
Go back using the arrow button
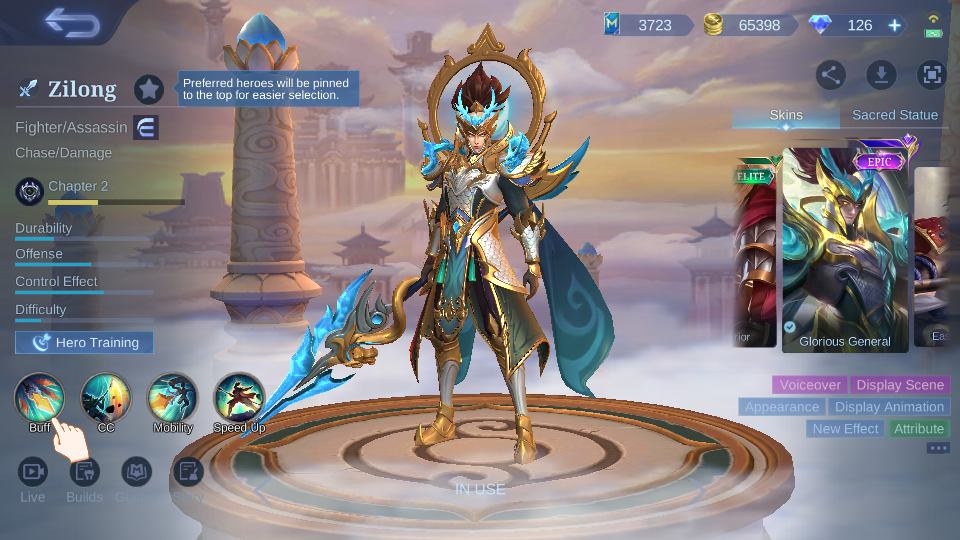(70, 22)
